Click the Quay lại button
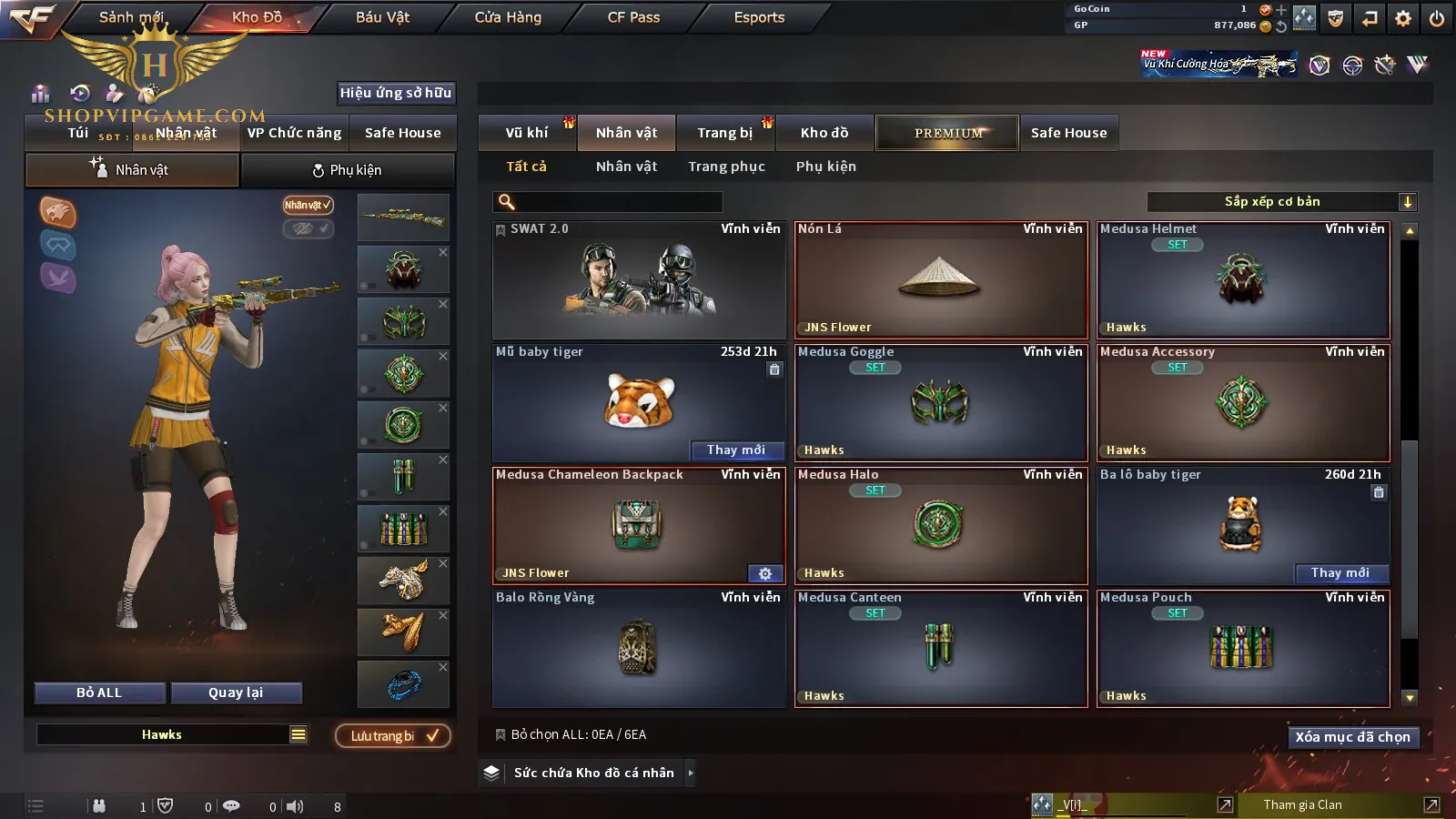Image resolution: width=1456 pixels, height=819 pixels. [x=236, y=693]
